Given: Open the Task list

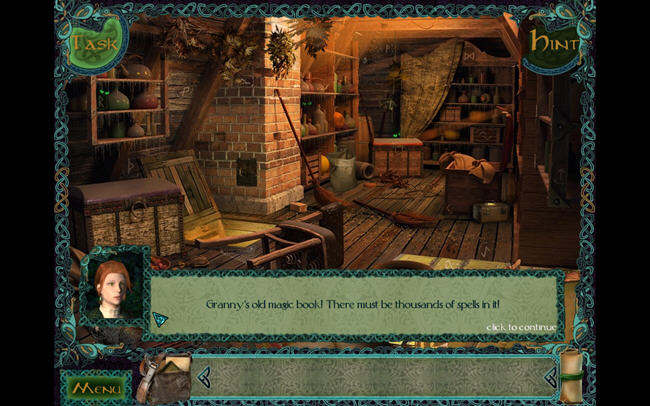Looking at the screenshot, I should (96, 43).
